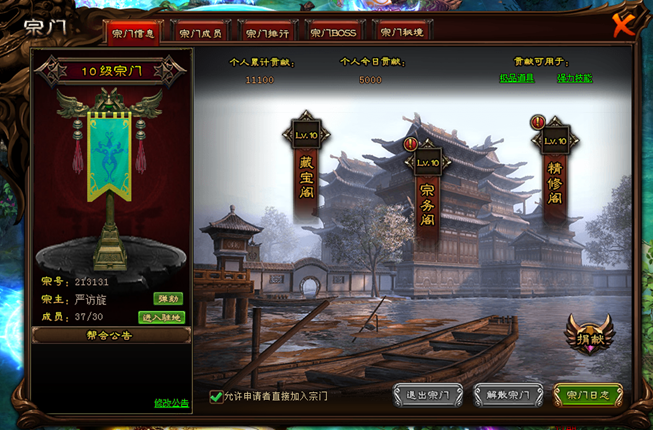653x430 pixels.
Task: Follow the 极品道具 link
Action: [x=516, y=78]
